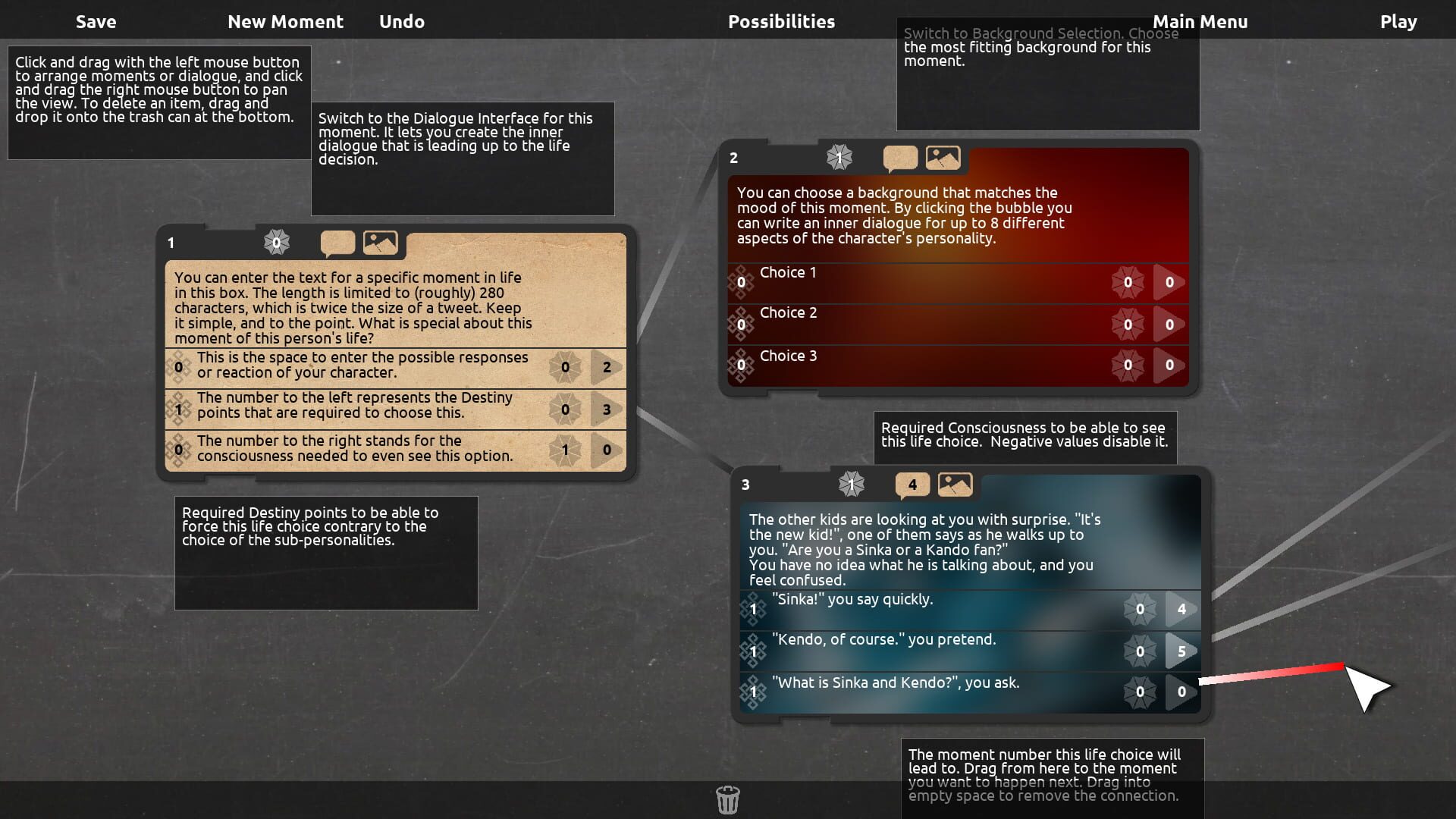This screenshot has width=1456, height=819.
Task: Open the Possibilities menu
Action: tap(780, 21)
